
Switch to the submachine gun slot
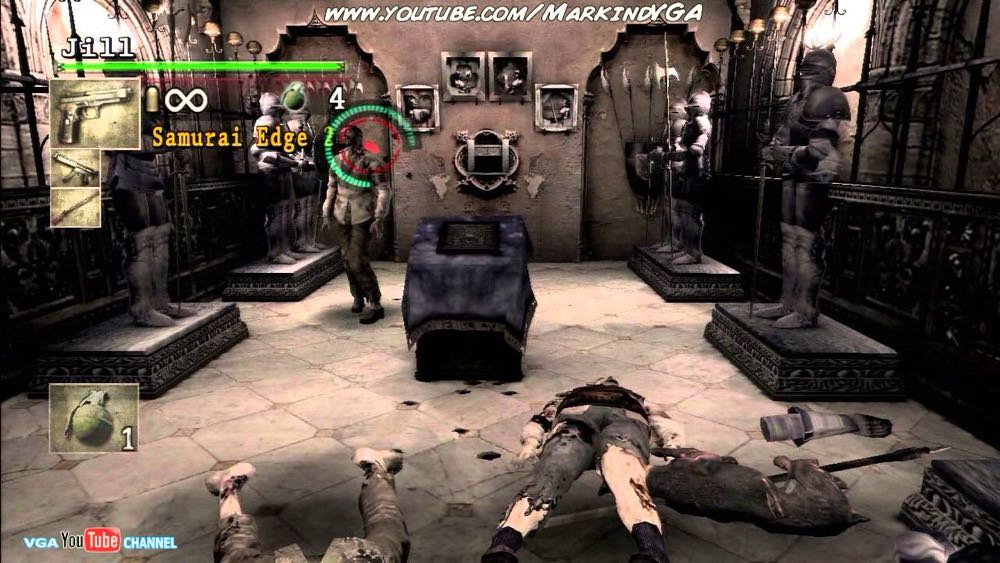(75, 167)
